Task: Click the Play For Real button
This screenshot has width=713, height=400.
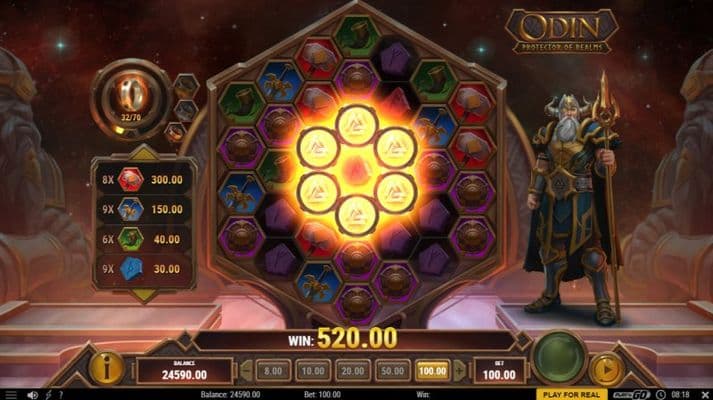Action: pos(571,395)
